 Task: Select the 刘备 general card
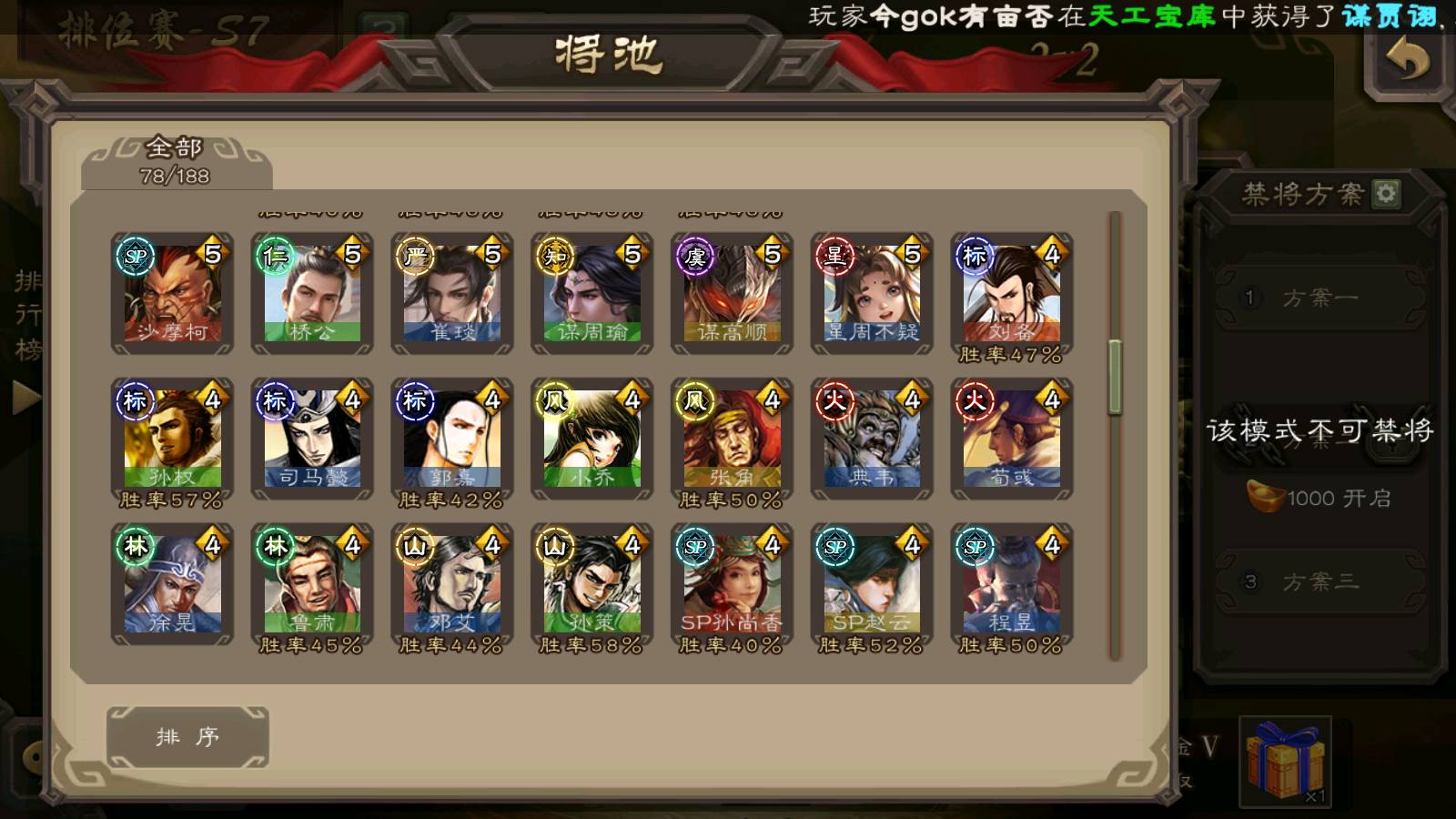click(x=1012, y=293)
